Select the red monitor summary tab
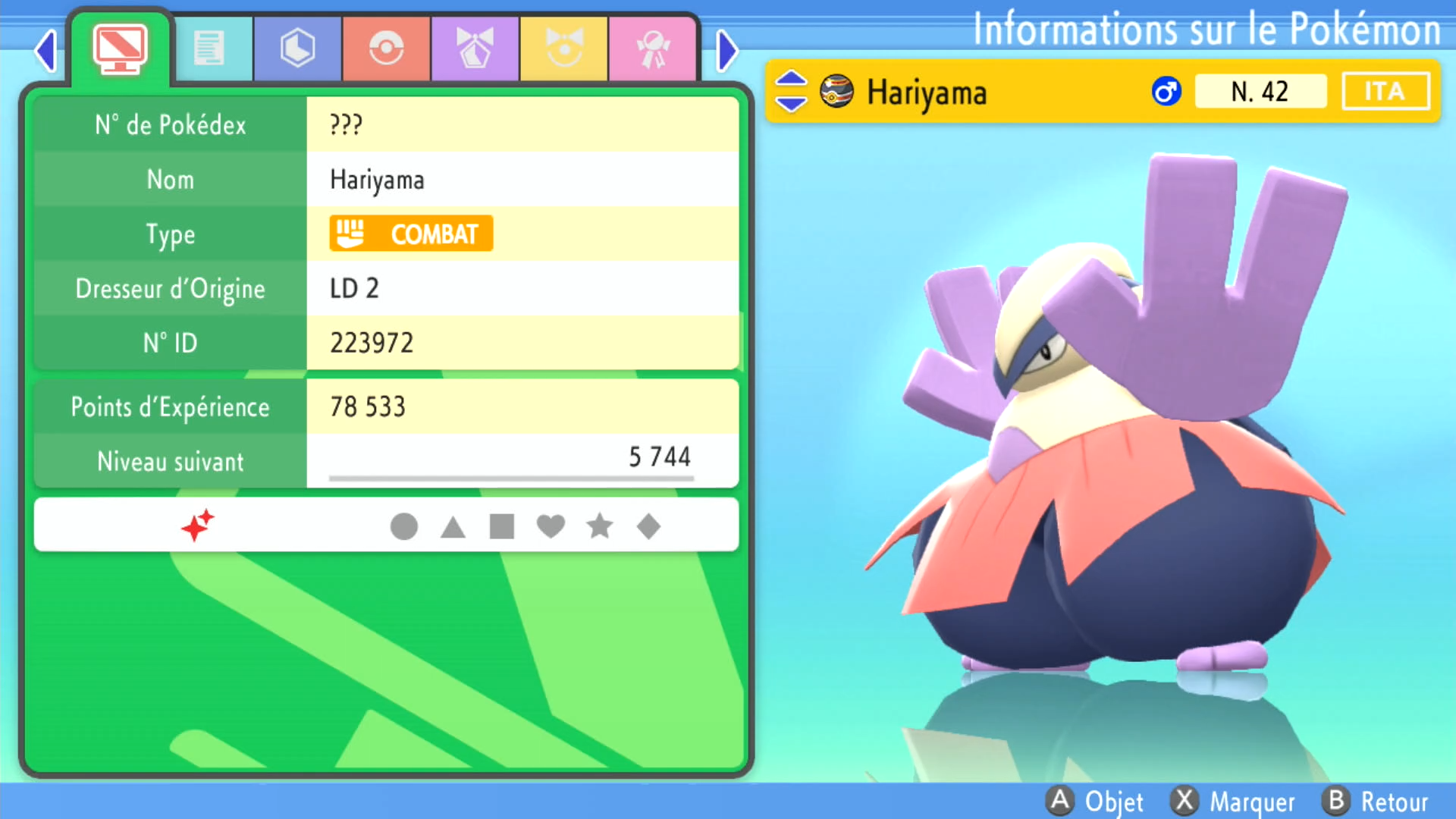This screenshot has width=1456, height=819. 120,49
